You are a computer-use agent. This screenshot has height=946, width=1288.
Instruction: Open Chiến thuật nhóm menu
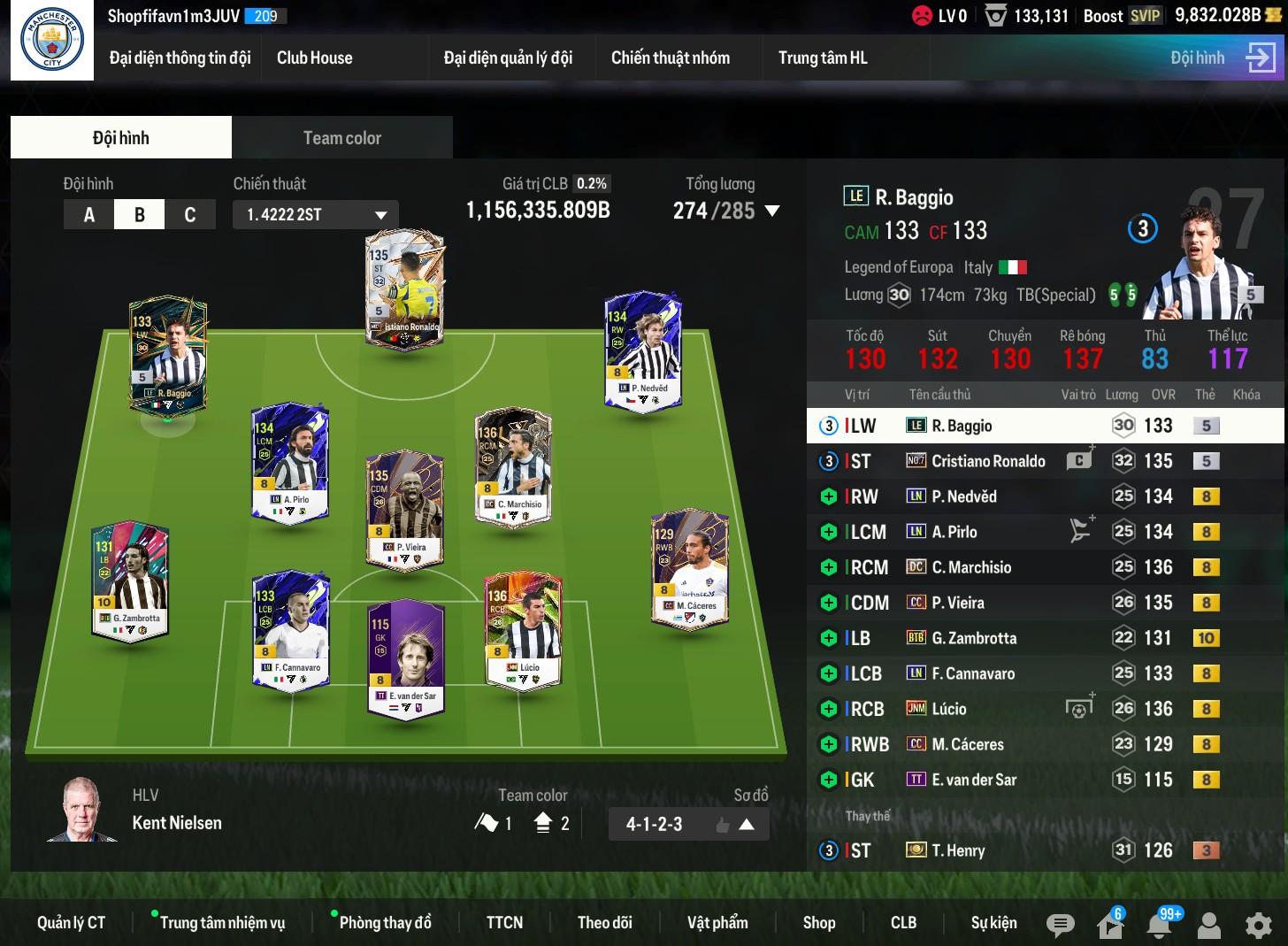pos(670,58)
